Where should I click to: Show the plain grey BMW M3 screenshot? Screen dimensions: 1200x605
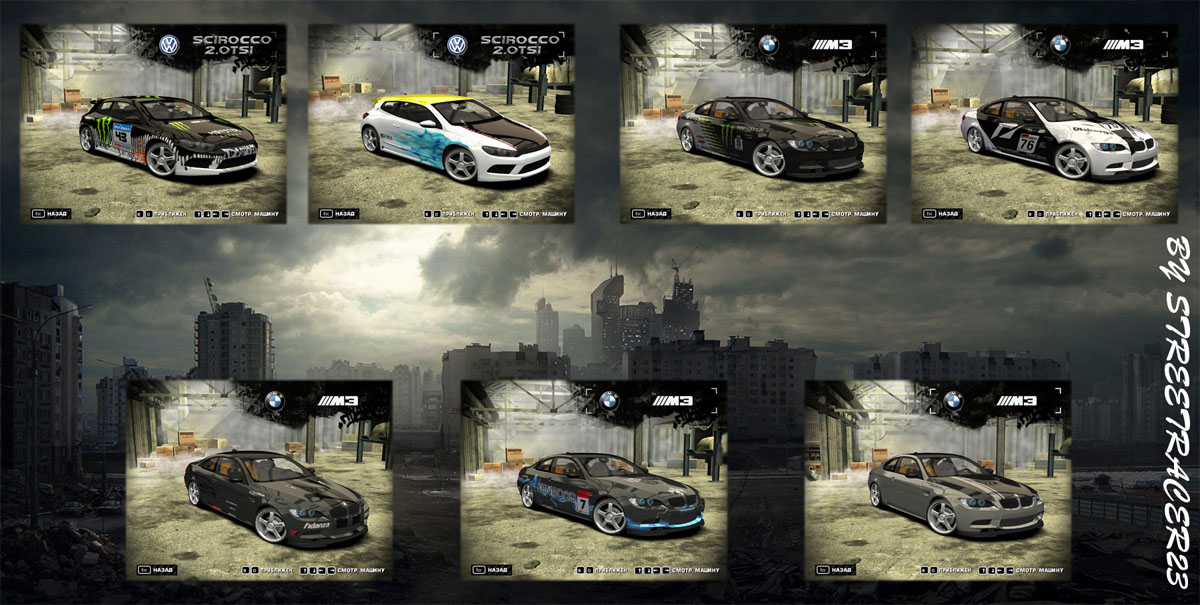[x=937, y=480]
